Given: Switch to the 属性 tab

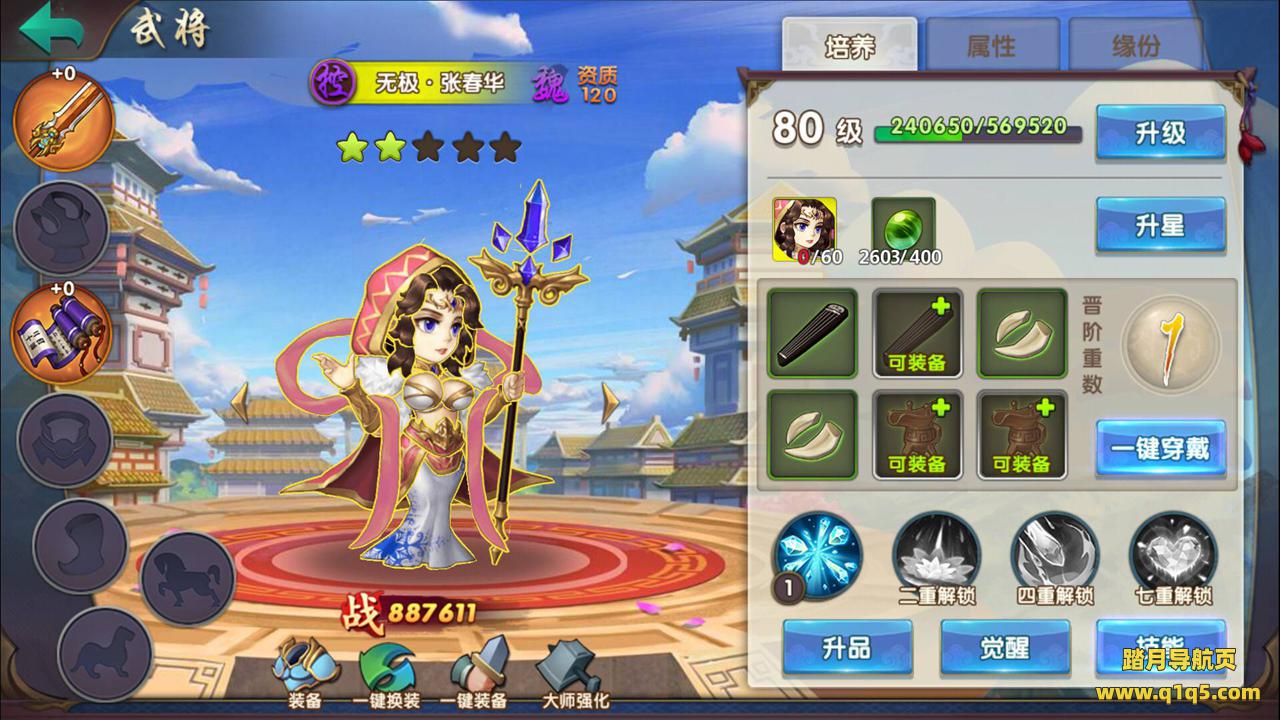Looking at the screenshot, I should (x=990, y=45).
